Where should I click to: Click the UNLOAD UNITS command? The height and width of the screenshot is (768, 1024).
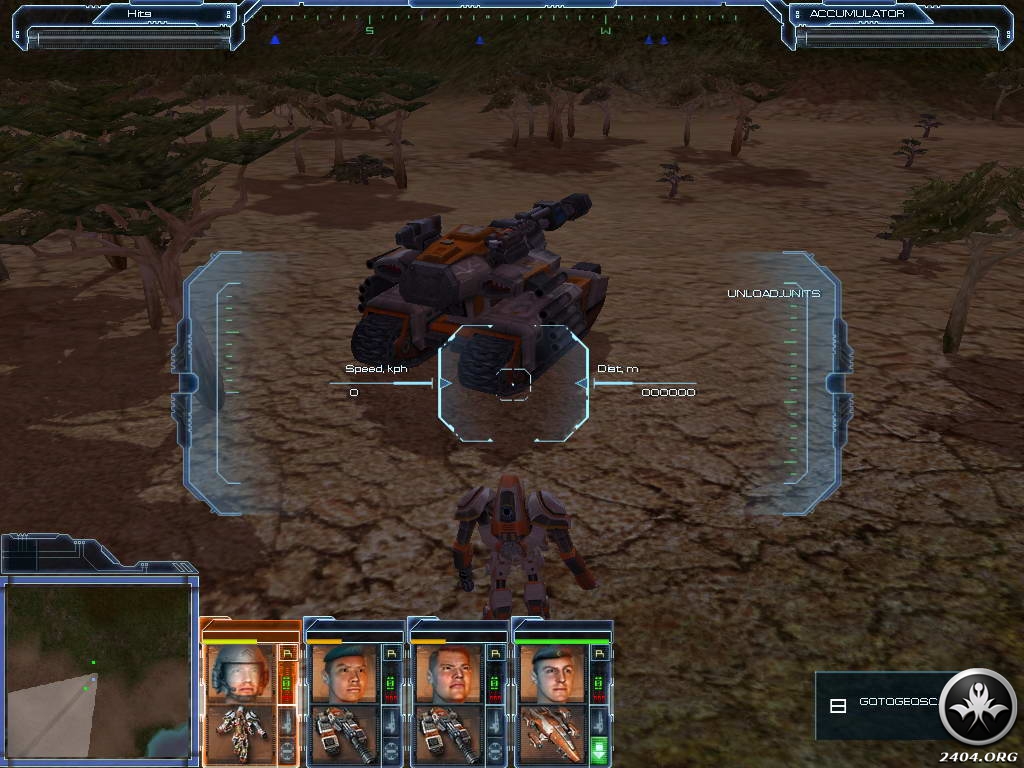(773, 293)
